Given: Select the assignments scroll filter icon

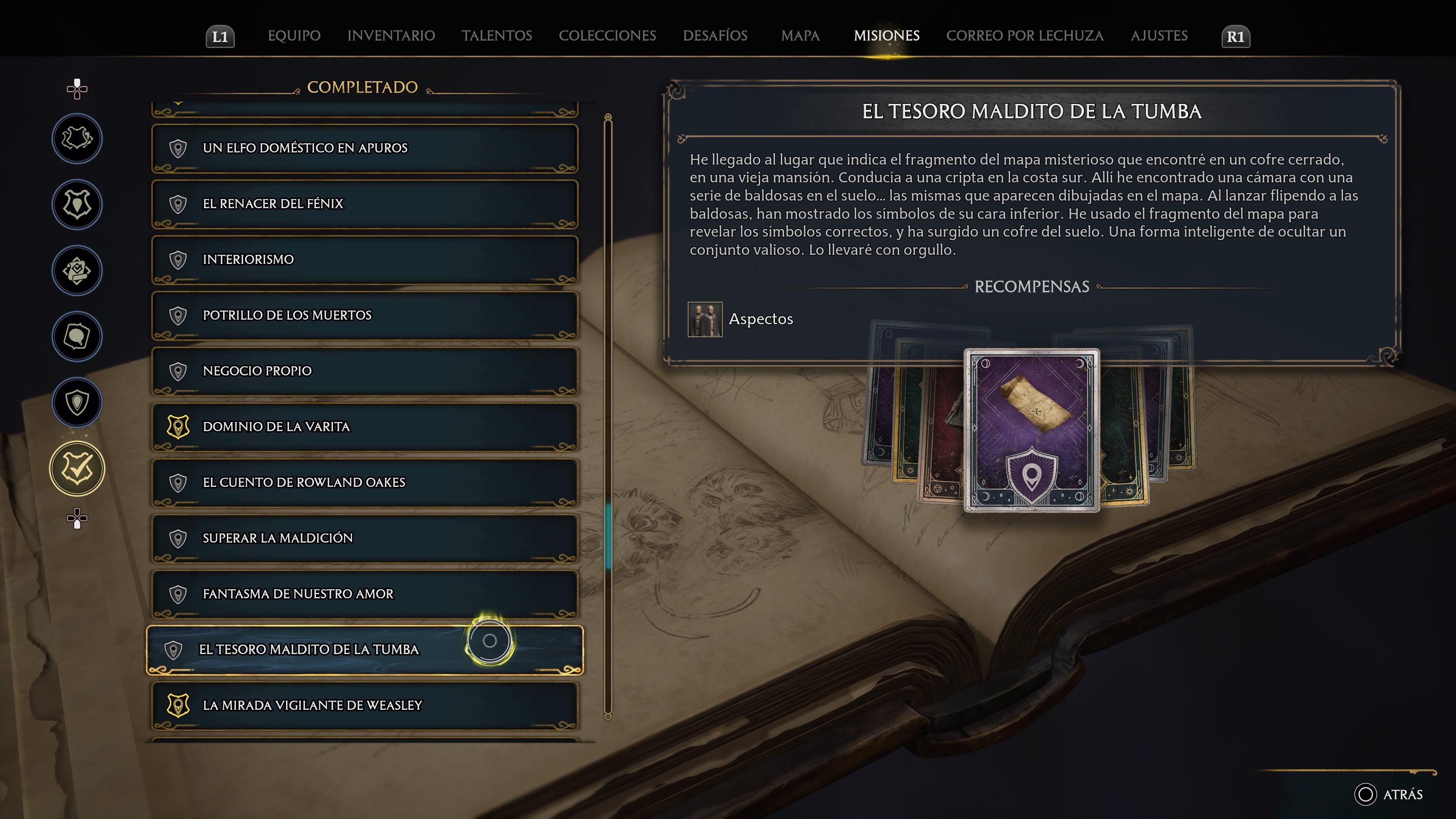Looking at the screenshot, I should point(77,271).
